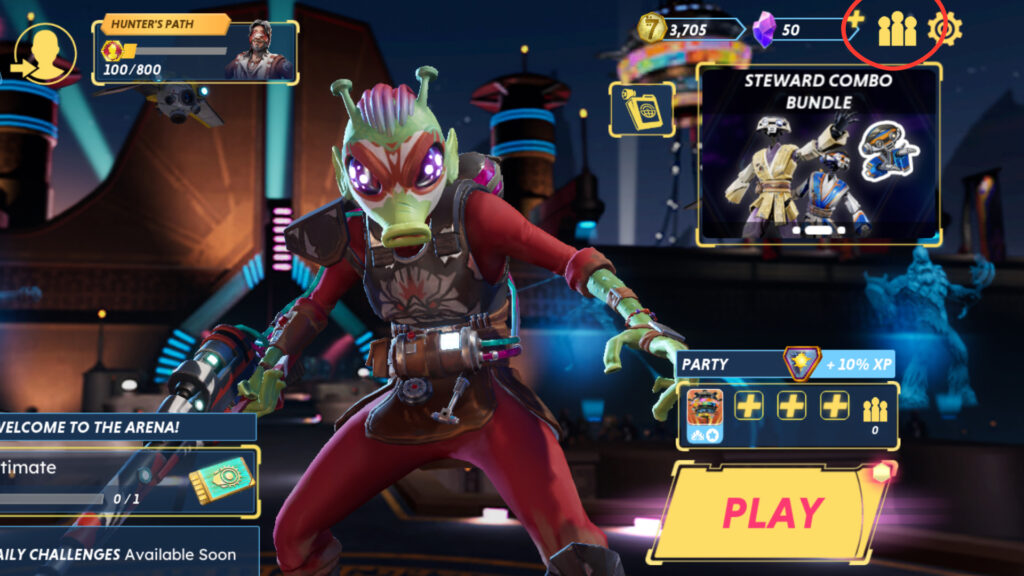Open the passport pass icon

point(642,109)
